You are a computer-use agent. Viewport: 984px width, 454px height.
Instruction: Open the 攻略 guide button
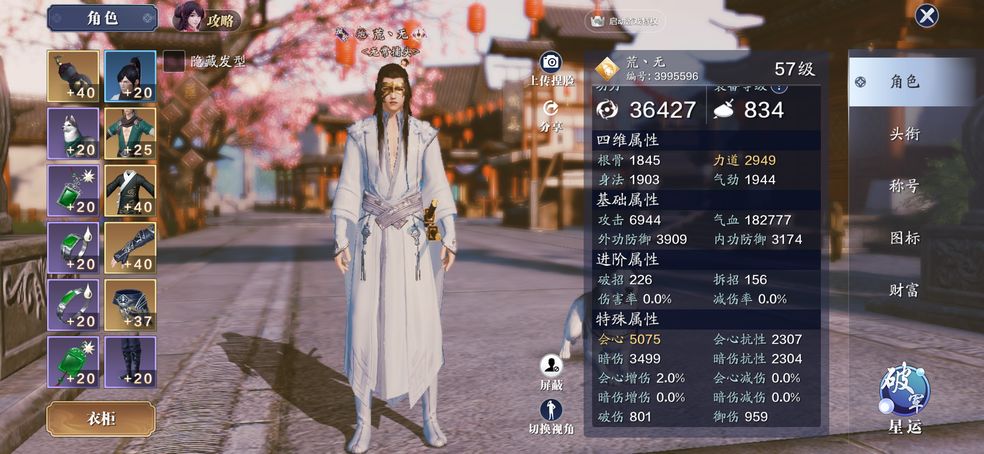coord(206,18)
